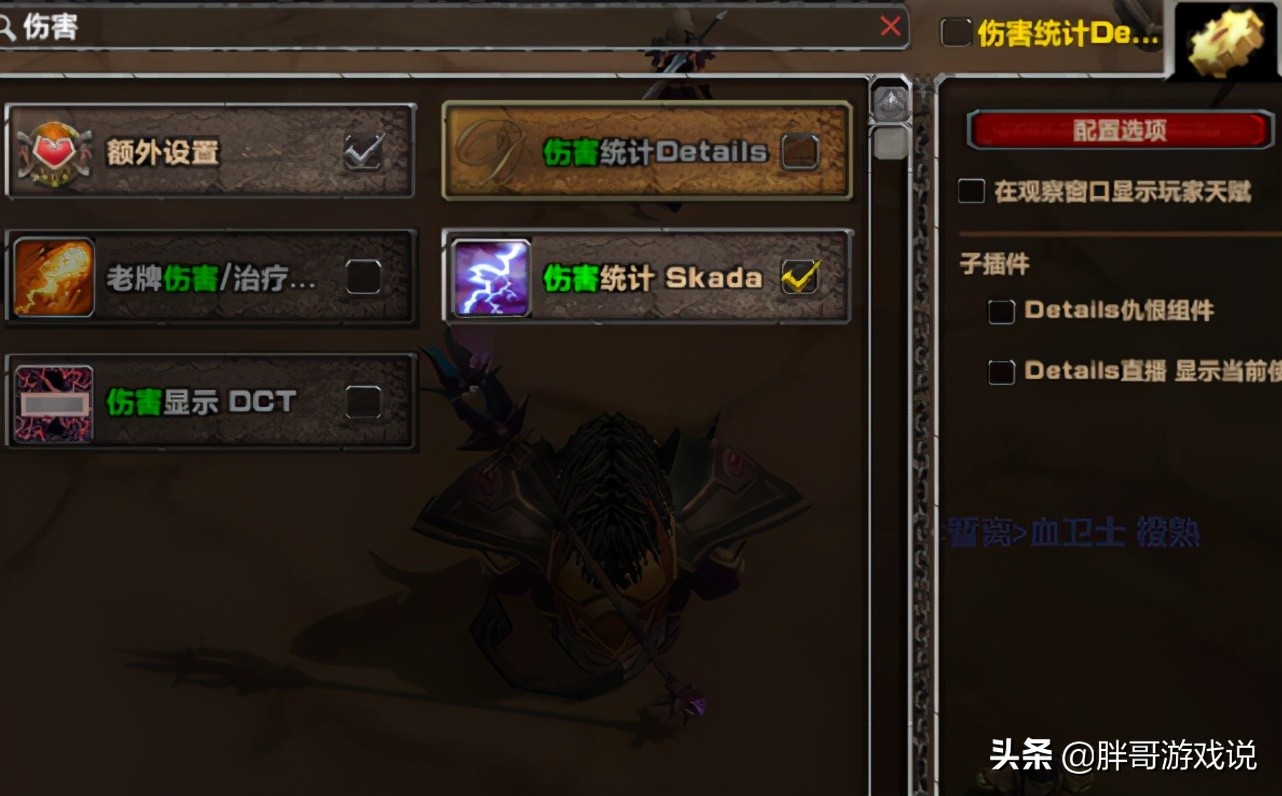Select the 额外设置 heart shield icon
This screenshot has height=796, width=1282.
tap(54, 150)
